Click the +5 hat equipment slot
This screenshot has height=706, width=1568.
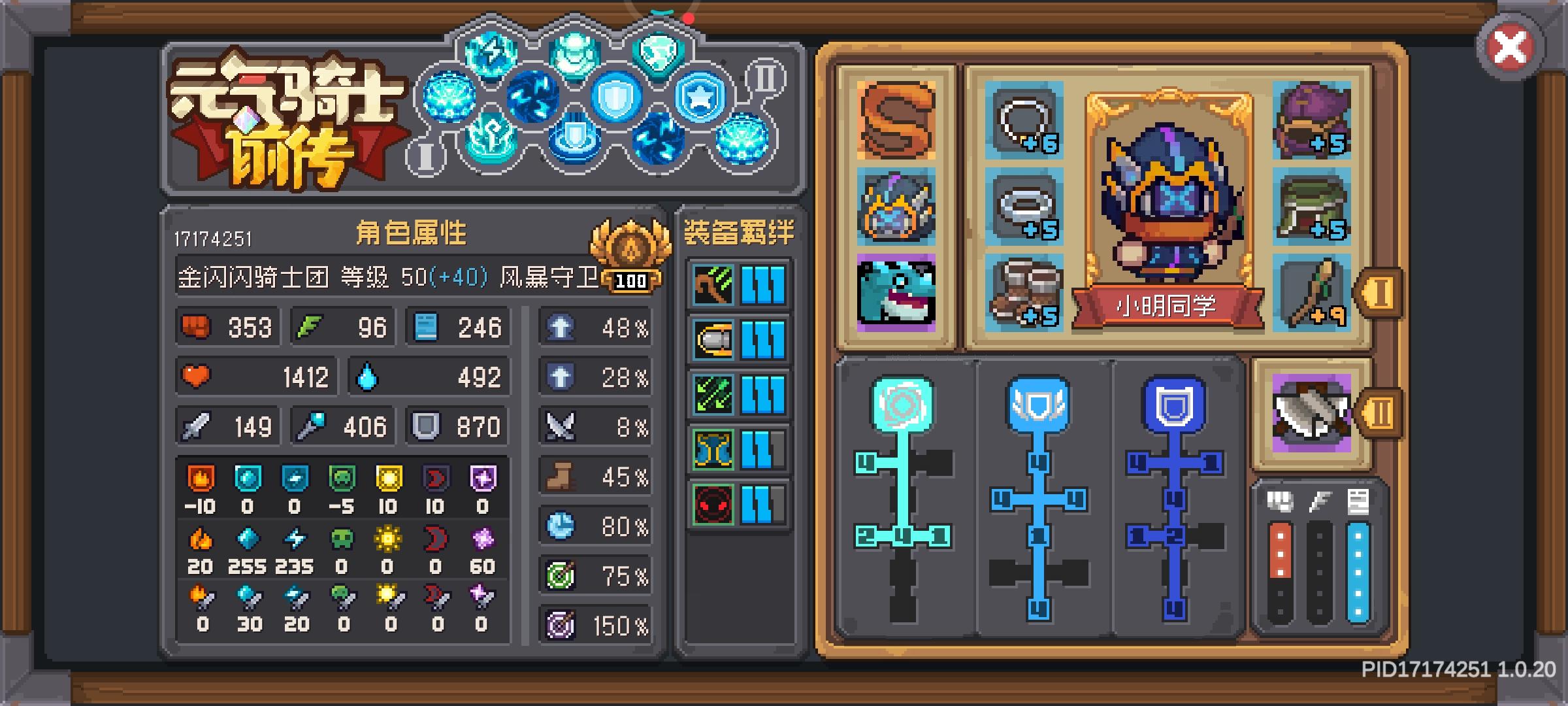[x=1313, y=127]
